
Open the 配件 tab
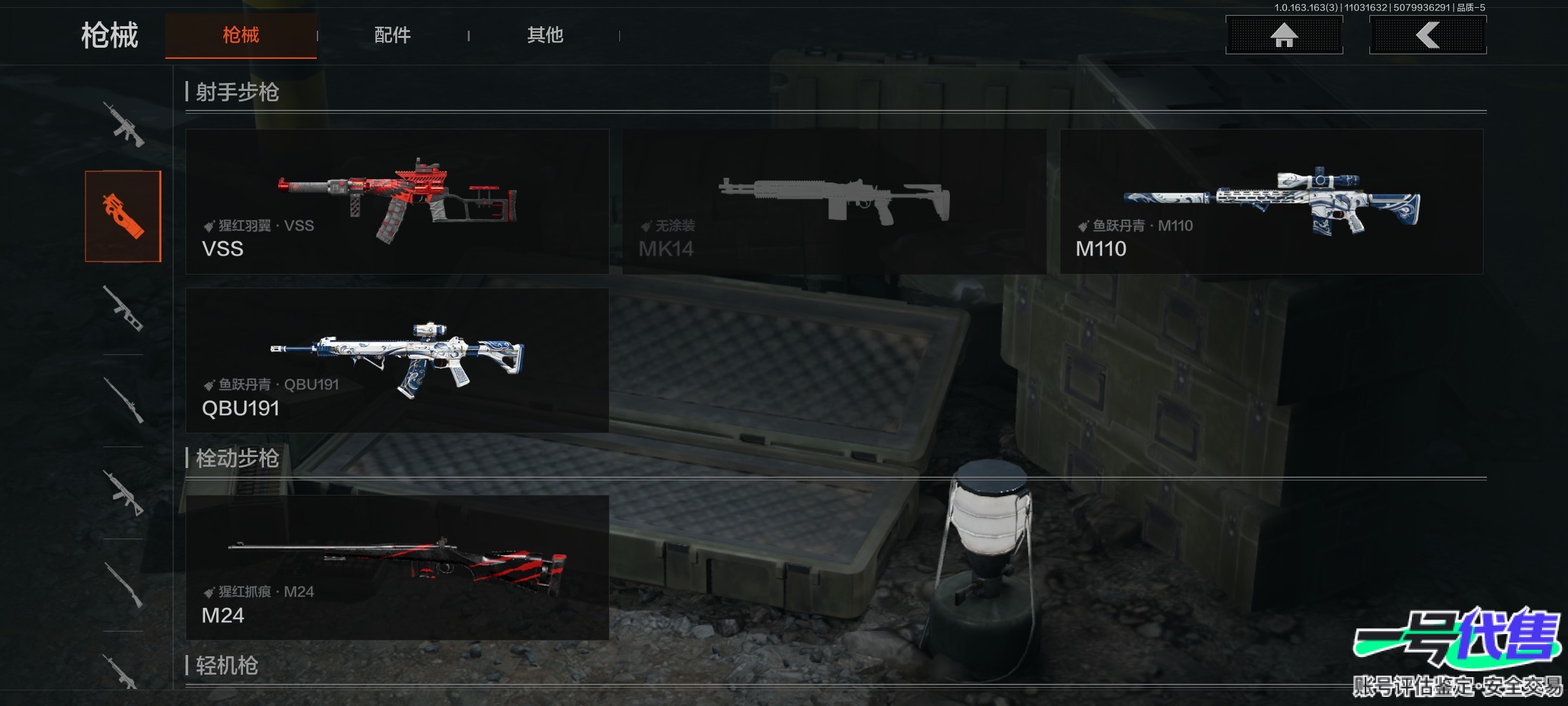[x=392, y=35]
